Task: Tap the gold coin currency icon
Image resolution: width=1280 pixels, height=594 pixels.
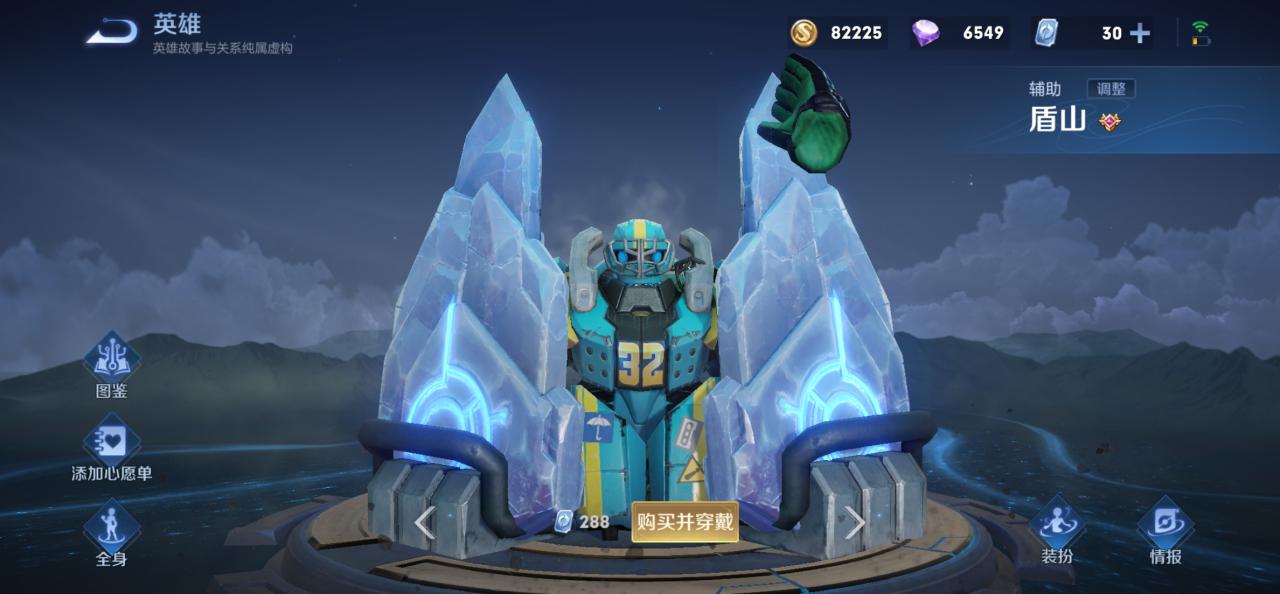Action: click(804, 33)
